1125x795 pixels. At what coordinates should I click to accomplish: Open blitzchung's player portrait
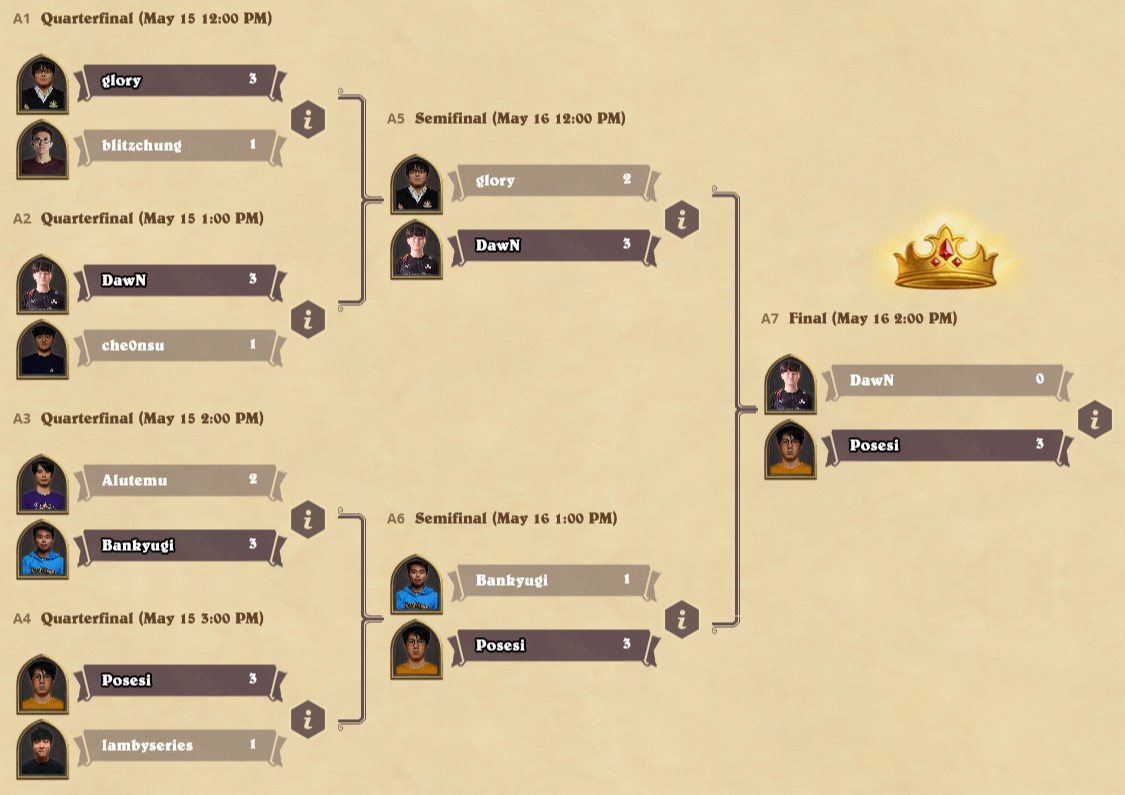tap(42, 149)
